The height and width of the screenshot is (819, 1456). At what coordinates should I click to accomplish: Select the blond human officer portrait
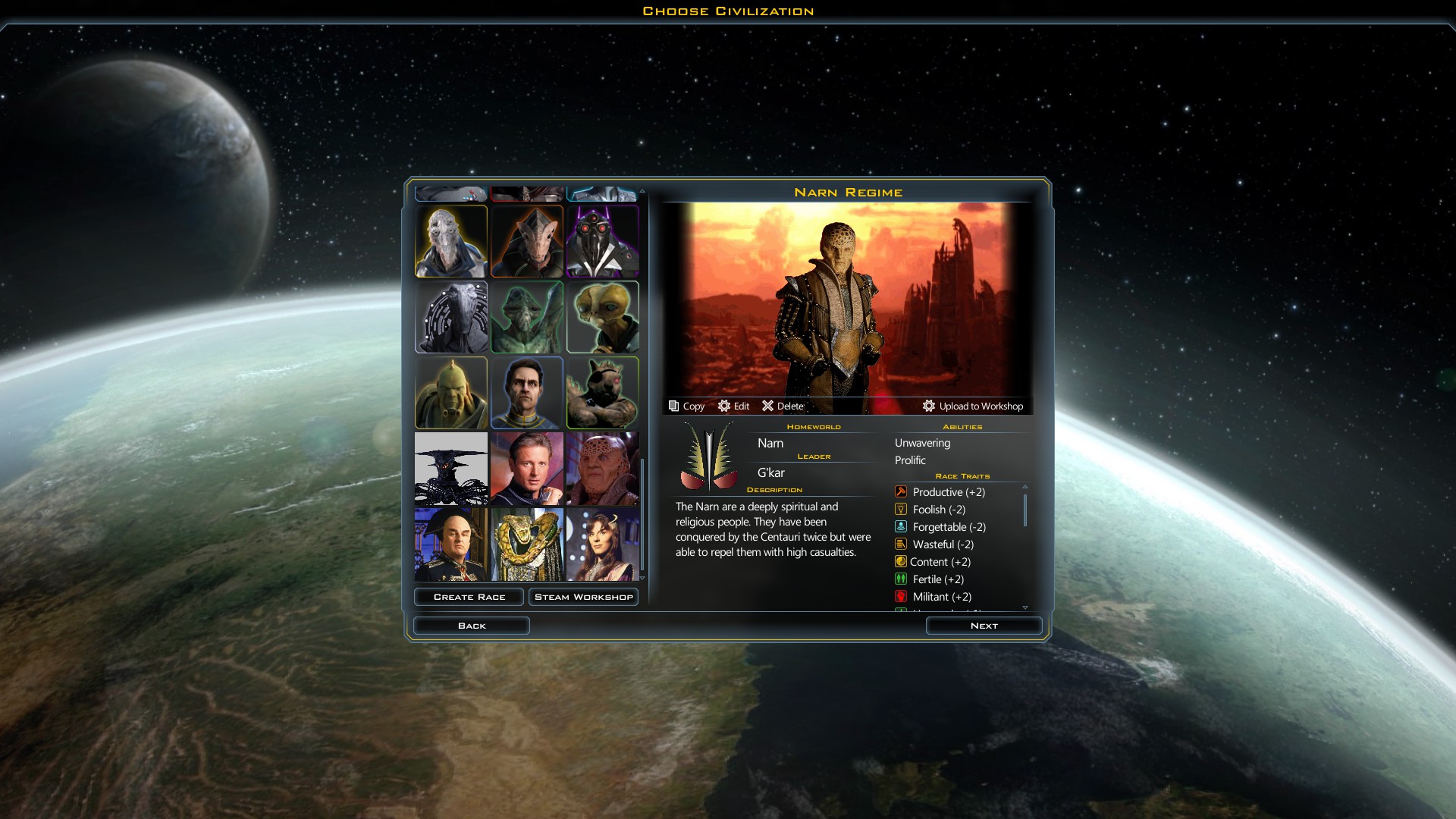[527, 469]
